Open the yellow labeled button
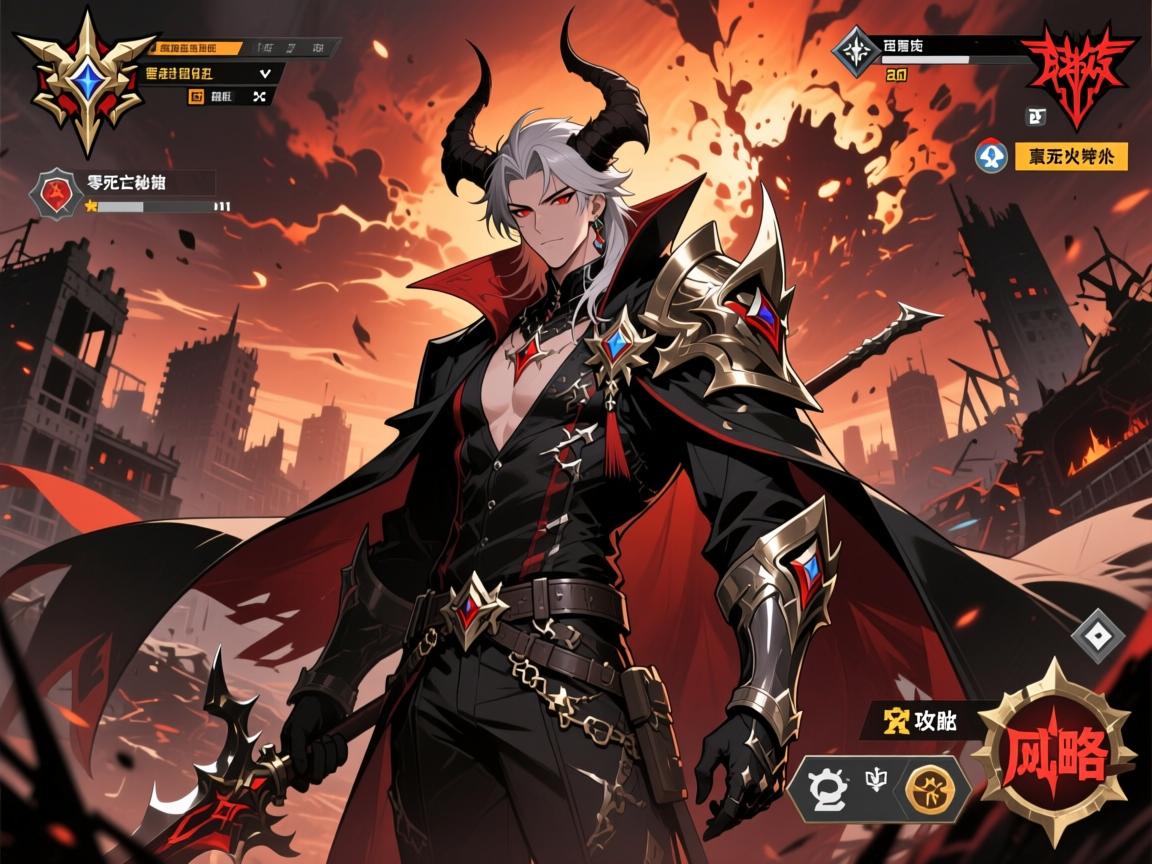Viewport: 1152px width, 864px height. [x=1071, y=156]
